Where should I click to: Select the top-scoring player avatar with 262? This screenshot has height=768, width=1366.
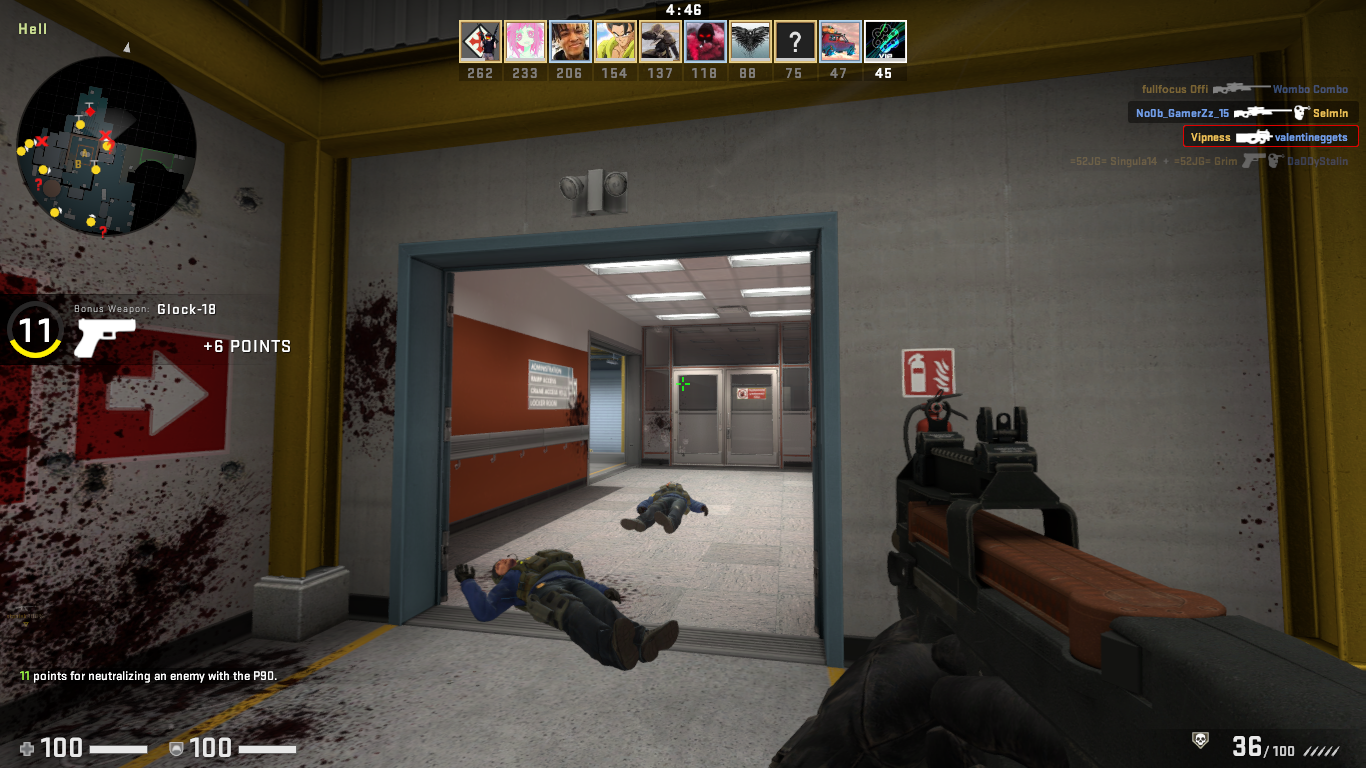tap(480, 42)
